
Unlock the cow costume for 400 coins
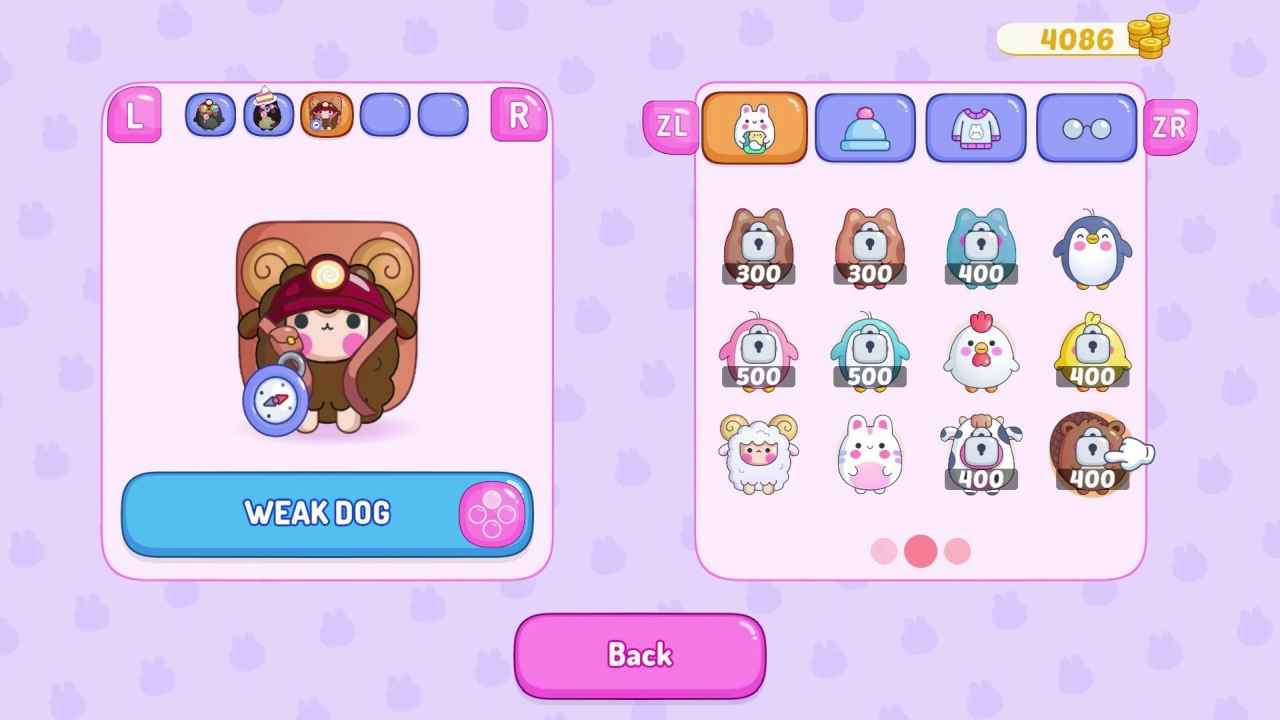click(981, 455)
